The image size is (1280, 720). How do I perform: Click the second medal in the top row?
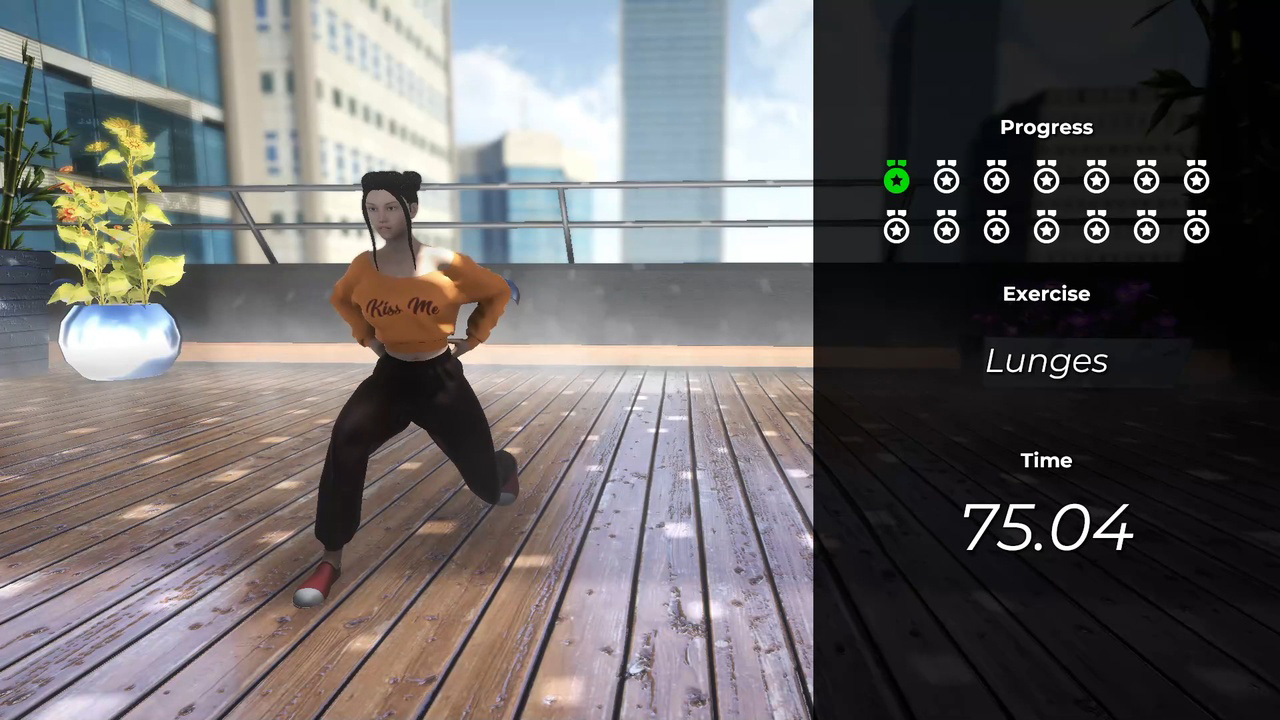(x=946, y=179)
